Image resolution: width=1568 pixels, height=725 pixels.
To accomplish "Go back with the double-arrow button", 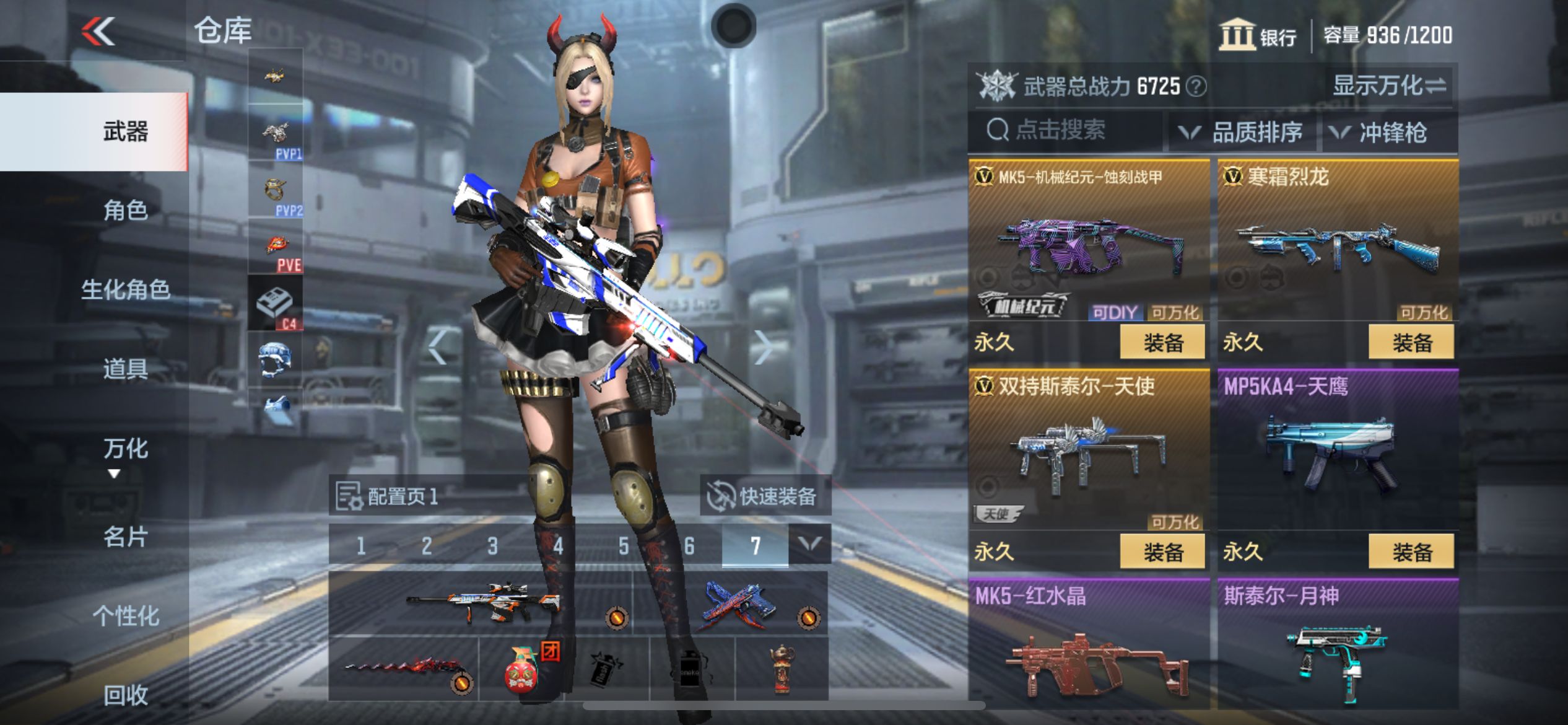I will 98,31.
